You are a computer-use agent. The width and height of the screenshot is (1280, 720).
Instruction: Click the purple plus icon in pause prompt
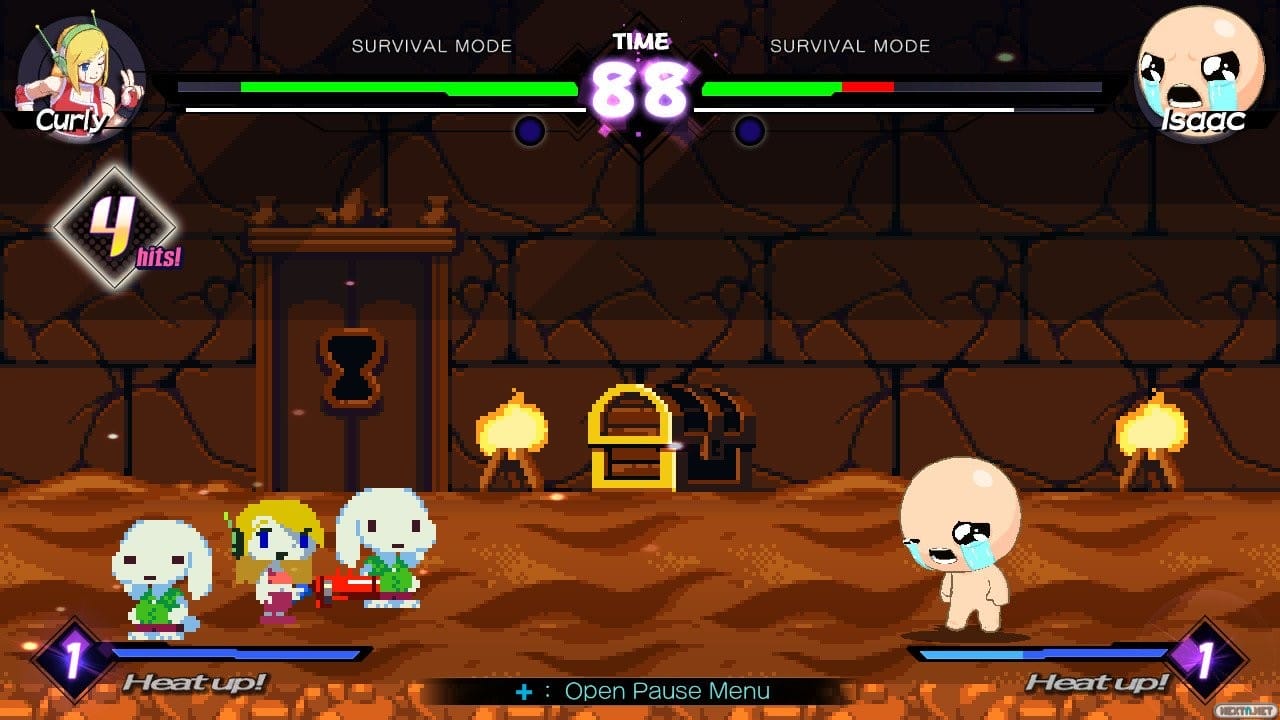point(524,690)
